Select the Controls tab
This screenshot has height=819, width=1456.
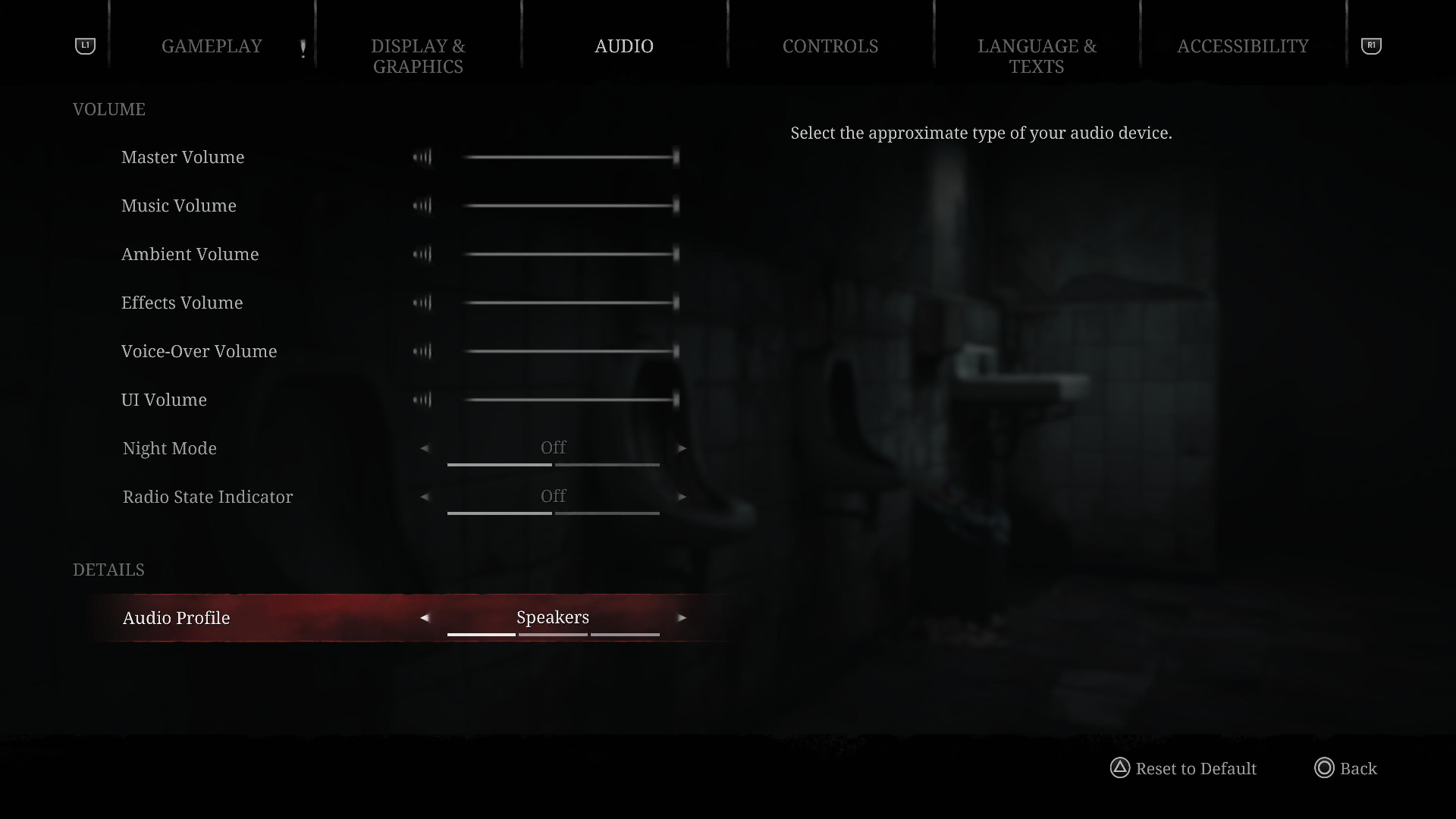pos(830,46)
